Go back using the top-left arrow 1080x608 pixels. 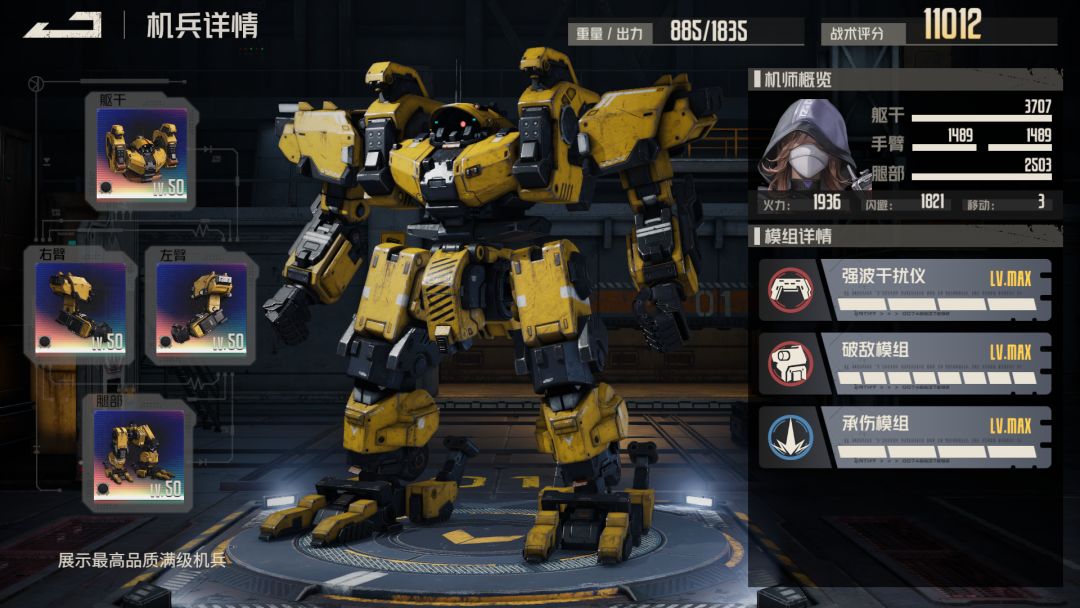pyautogui.click(x=62, y=25)
